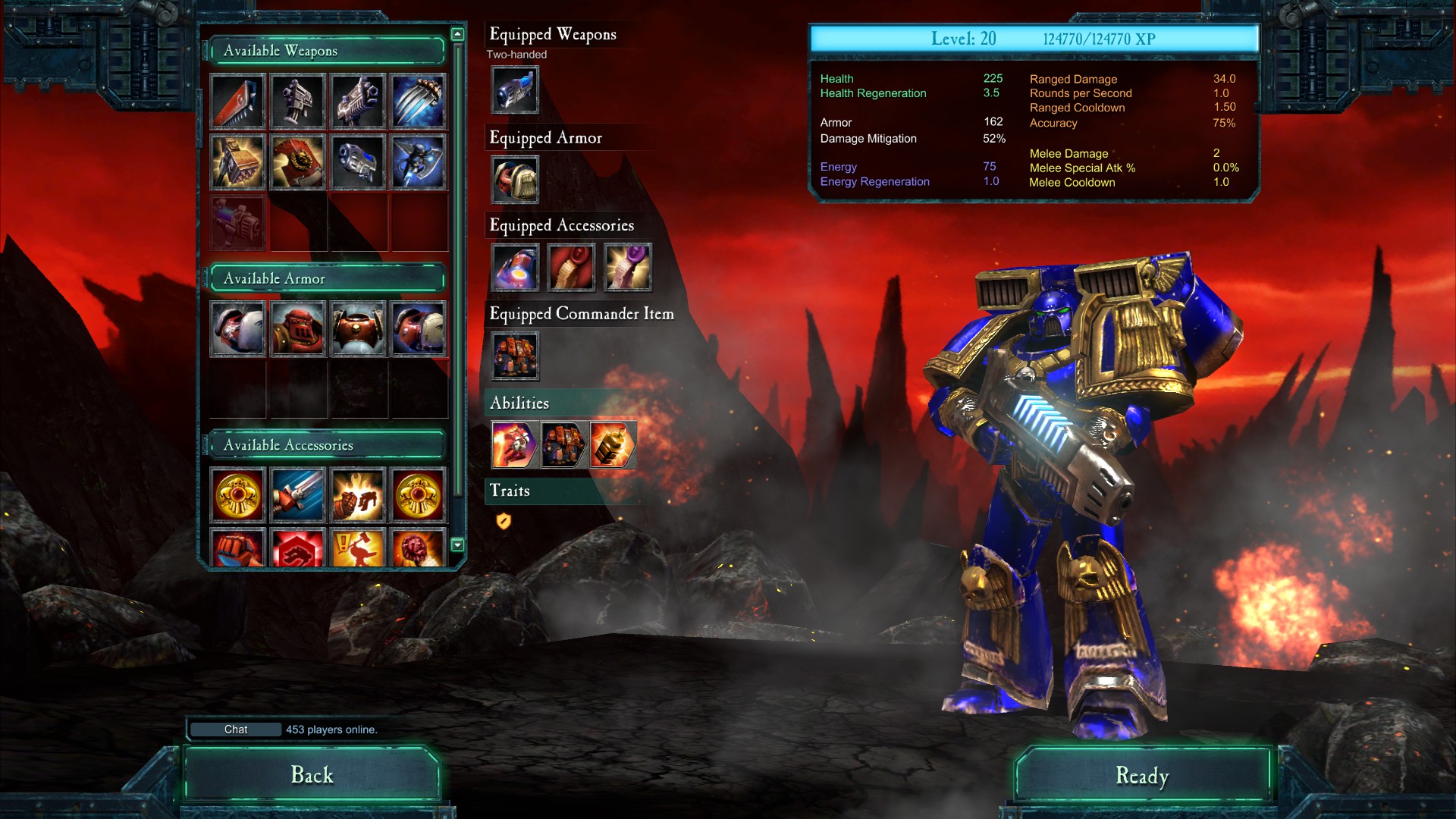
Task: Return with the Back button
Action: (312, 774)
